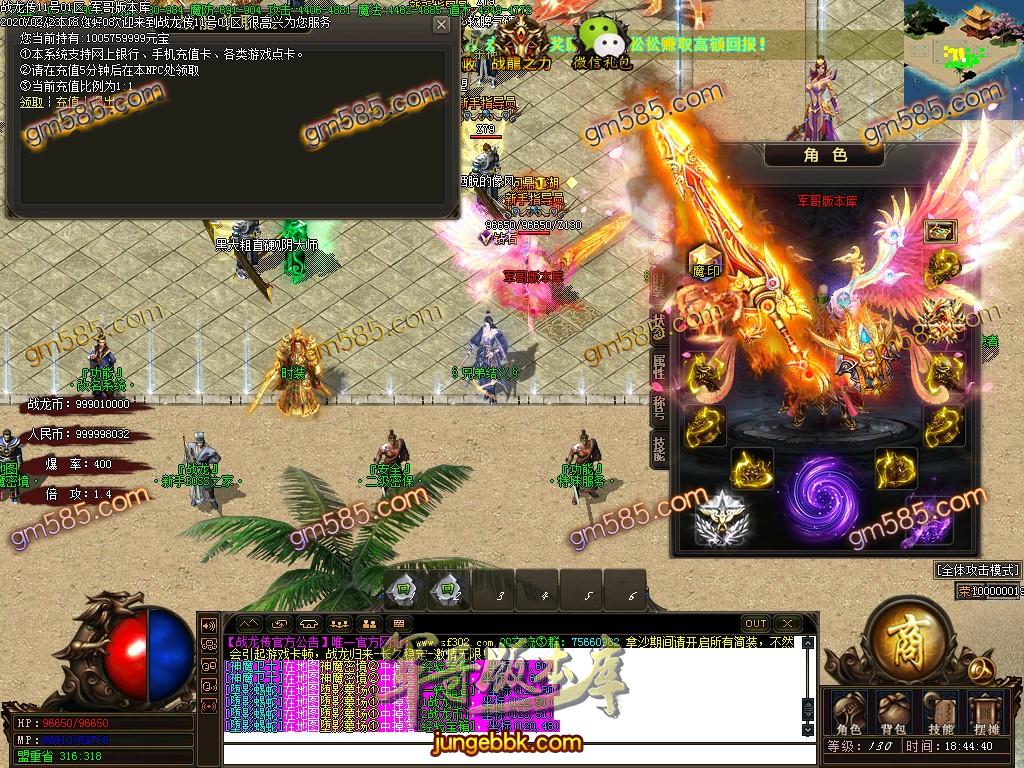Open the 战龍之力 emblem icon

pyautogui.click(x=520, y=44)
